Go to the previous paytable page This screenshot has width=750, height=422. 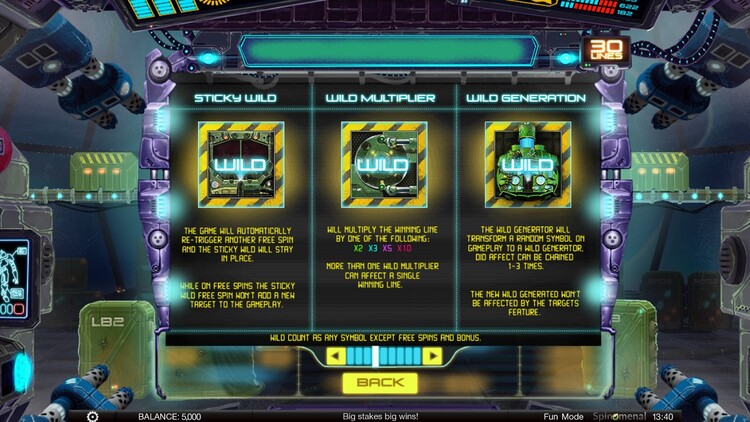point(337,356)
